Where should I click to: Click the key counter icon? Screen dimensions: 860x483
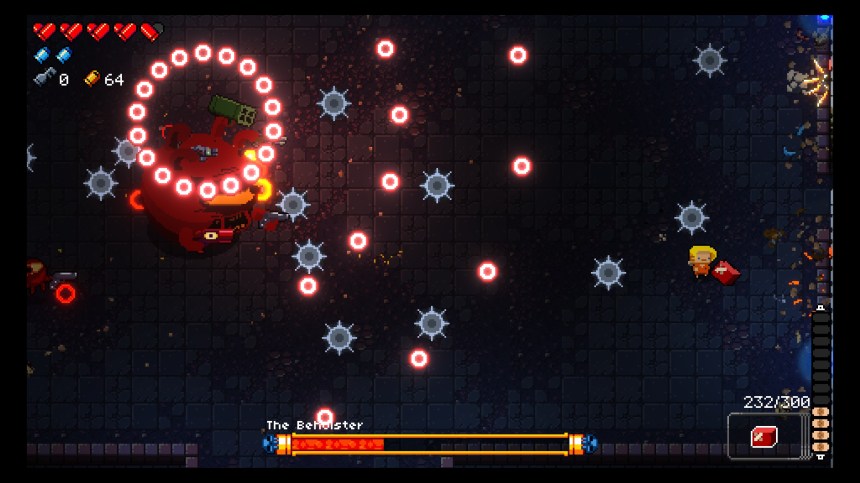(x=43, y=78)
